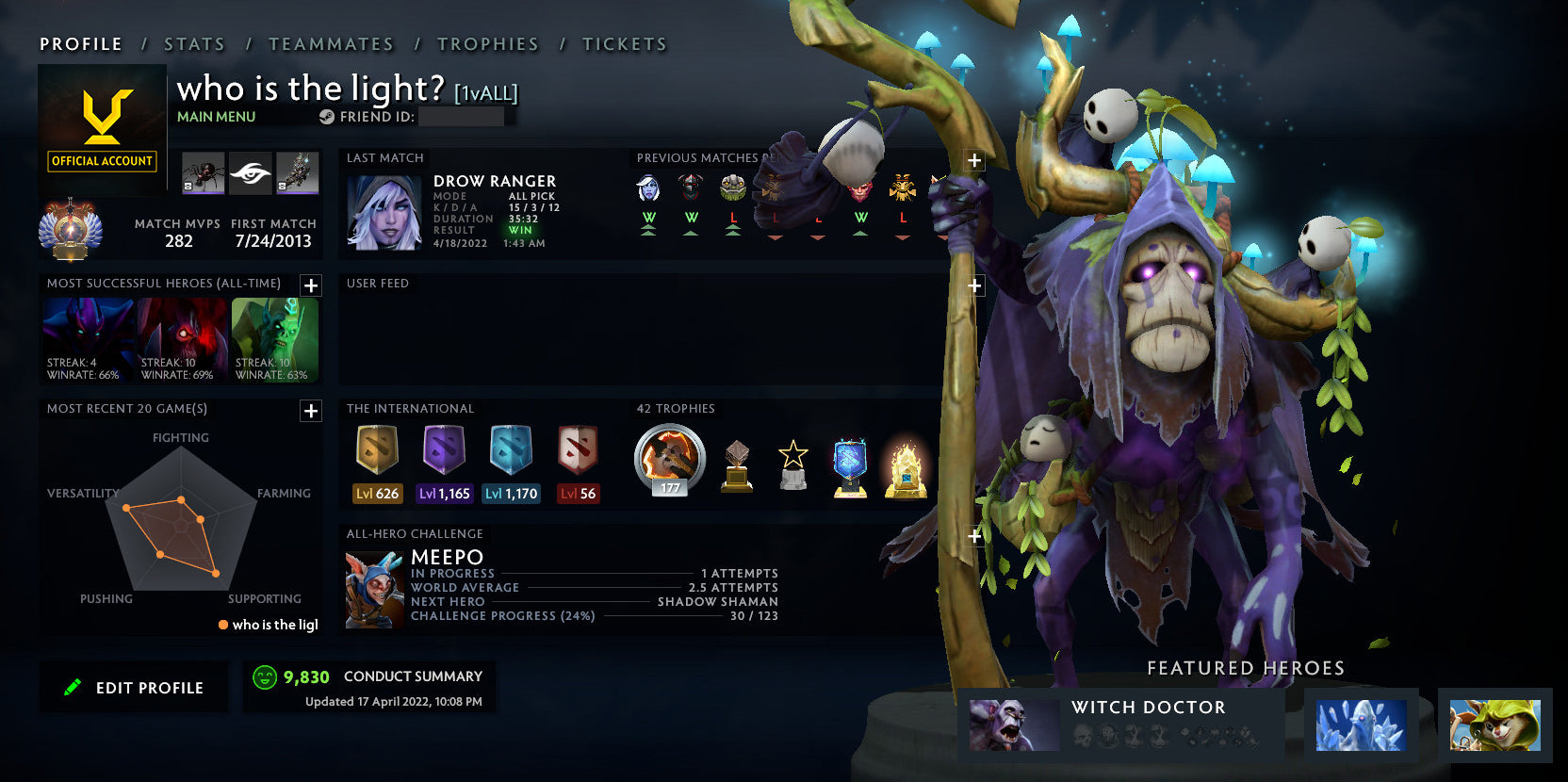
Task: Open the Drow Ranger last match
Action: click(384, 212)
